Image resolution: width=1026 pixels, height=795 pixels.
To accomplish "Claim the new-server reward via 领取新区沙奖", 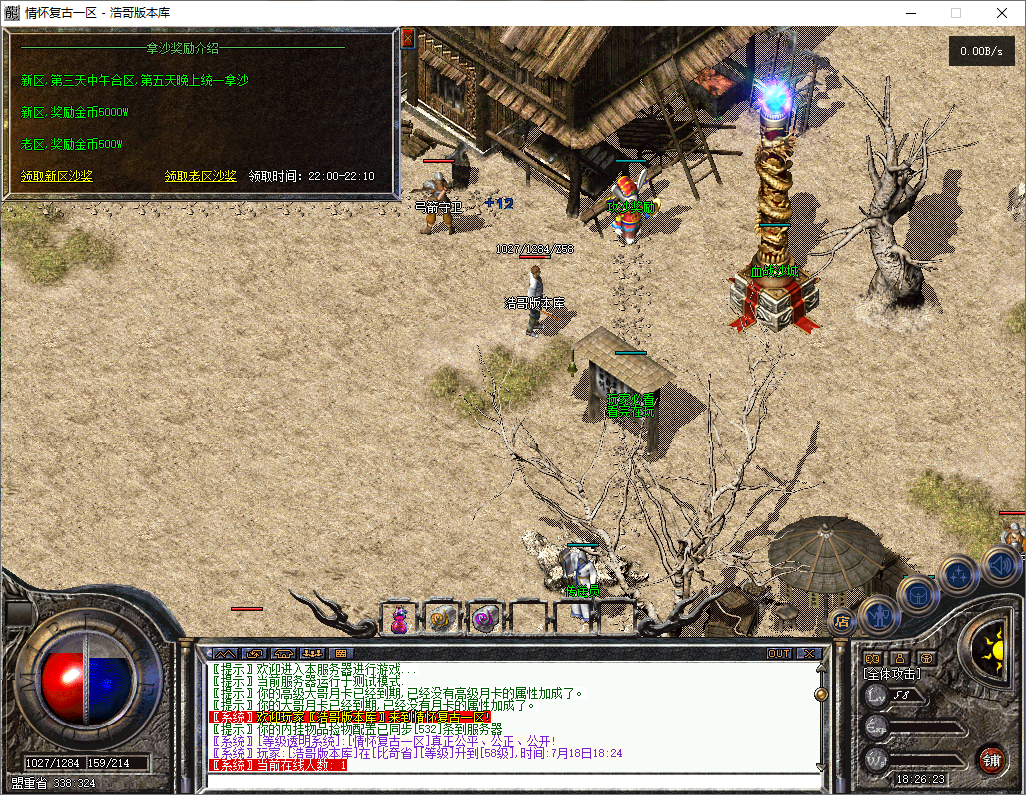I will point(57,176).
